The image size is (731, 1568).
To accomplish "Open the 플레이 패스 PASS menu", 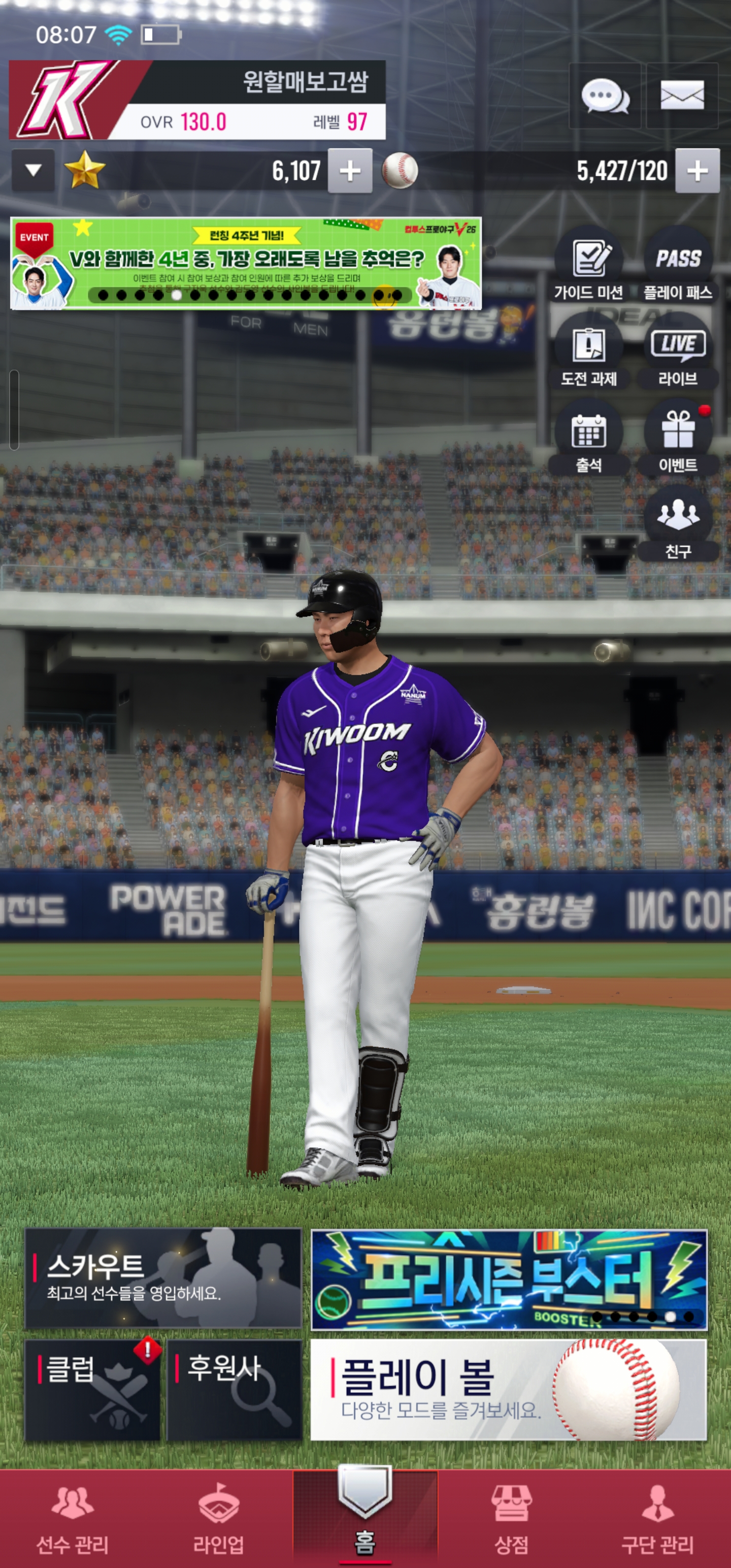I will point(678,266).
